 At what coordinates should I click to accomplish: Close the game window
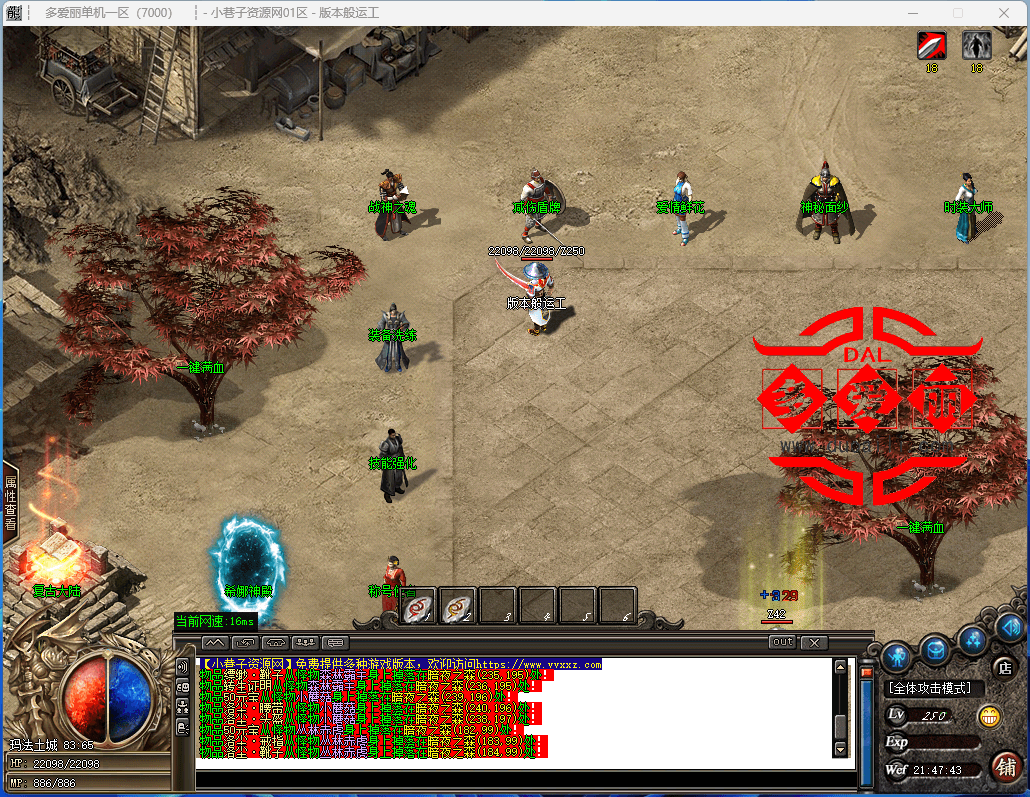pyautogui.click(x=1003, y=13)
